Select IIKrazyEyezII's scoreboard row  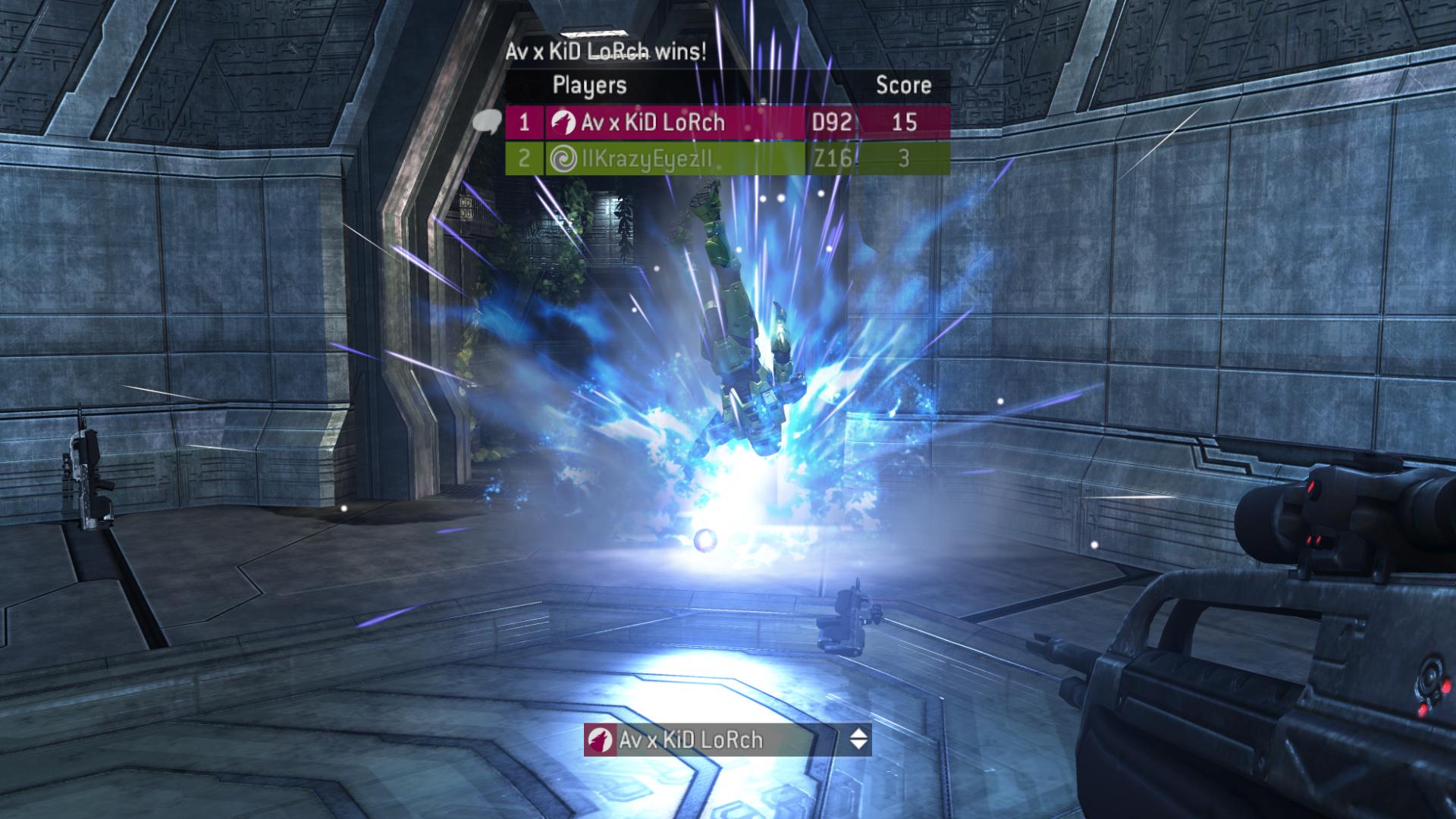coord(726,158)
